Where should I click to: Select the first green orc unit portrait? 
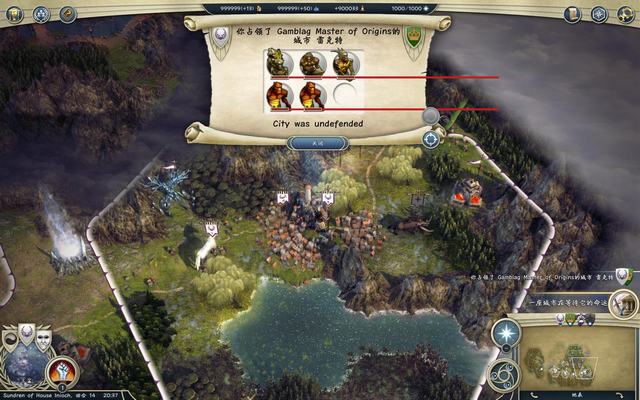(280, 64)
